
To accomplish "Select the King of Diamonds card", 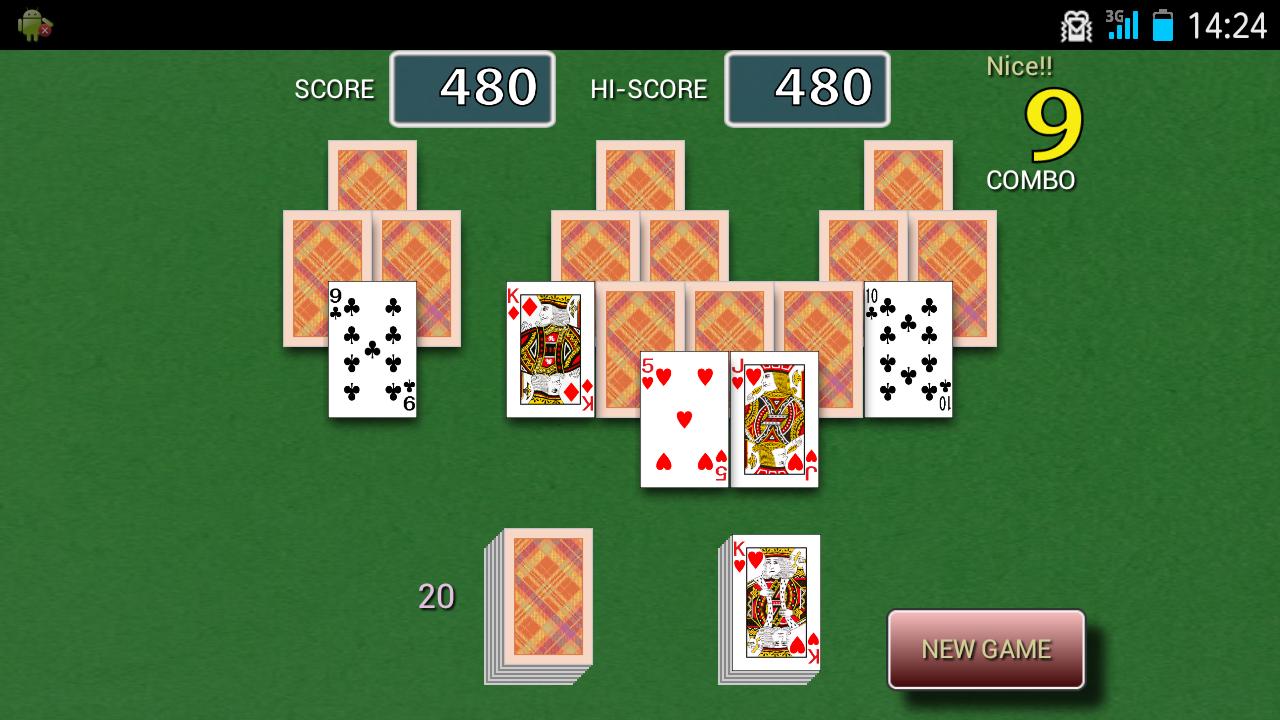I will 550,350.
